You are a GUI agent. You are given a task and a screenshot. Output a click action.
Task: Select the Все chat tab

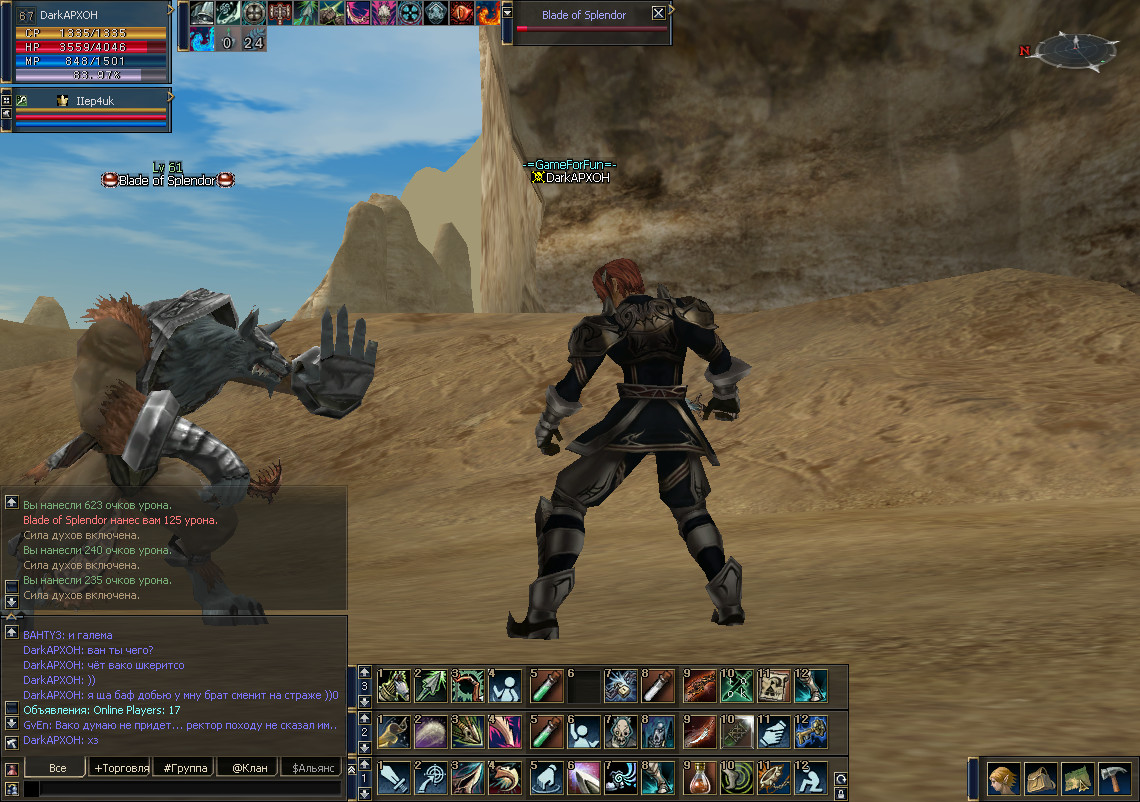click(x=57, y=768)
